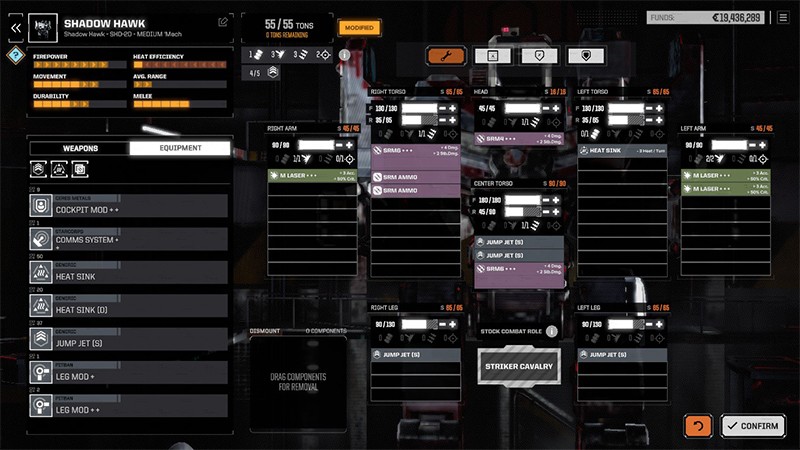Select the Heat Sink (D) inventory row
Screen dimensions: 800x450
point(127,307)
